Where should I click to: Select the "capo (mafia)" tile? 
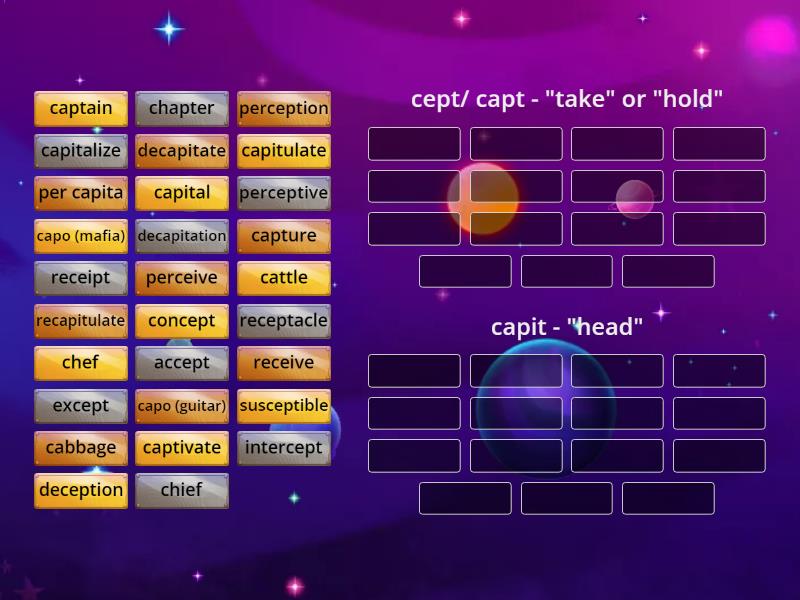click(x=81, y=236)
